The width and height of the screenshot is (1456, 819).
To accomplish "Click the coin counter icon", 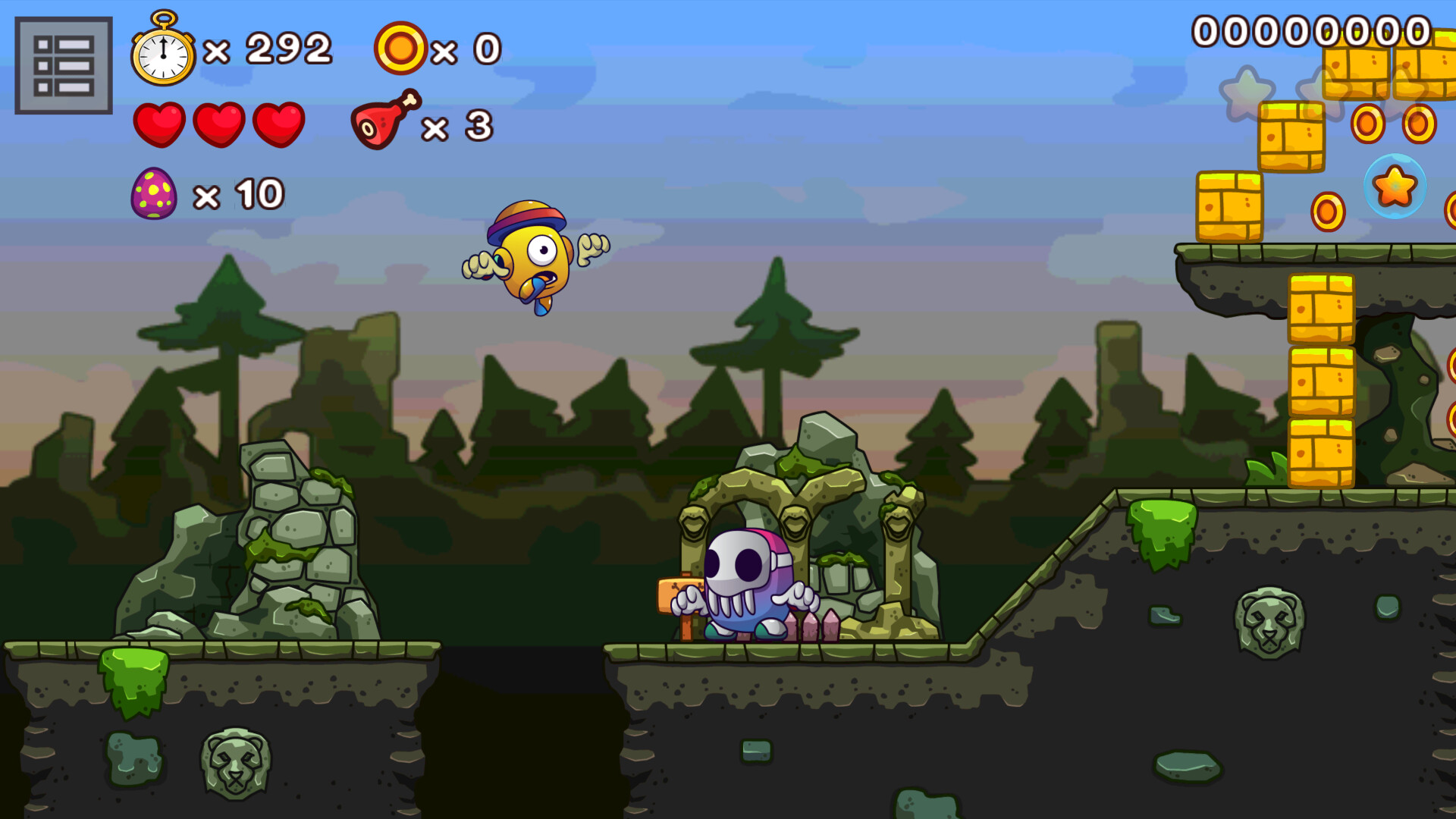I will 400,48.
